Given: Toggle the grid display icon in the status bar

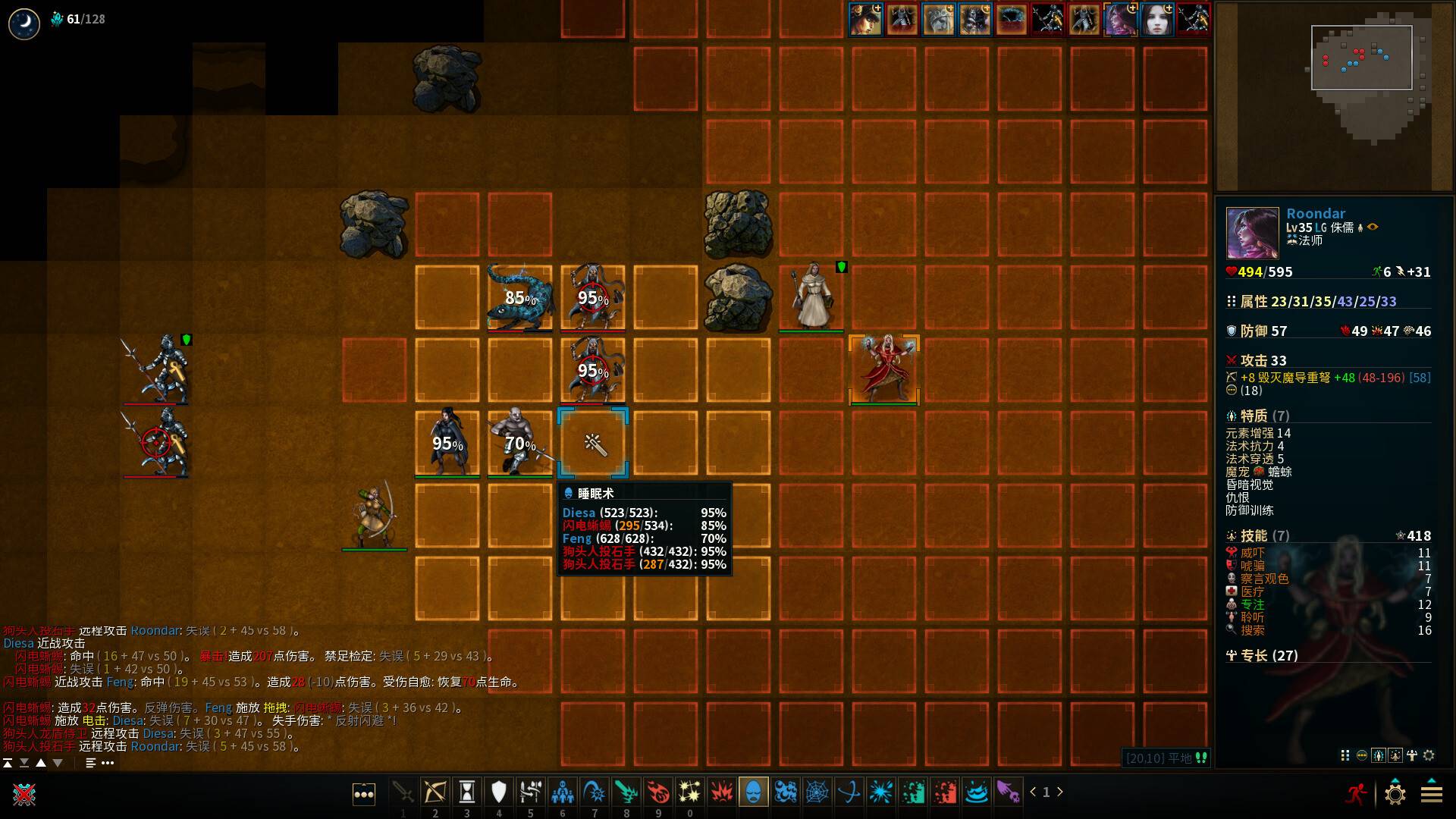Looking at the screenshot, I should [1347, 755].
